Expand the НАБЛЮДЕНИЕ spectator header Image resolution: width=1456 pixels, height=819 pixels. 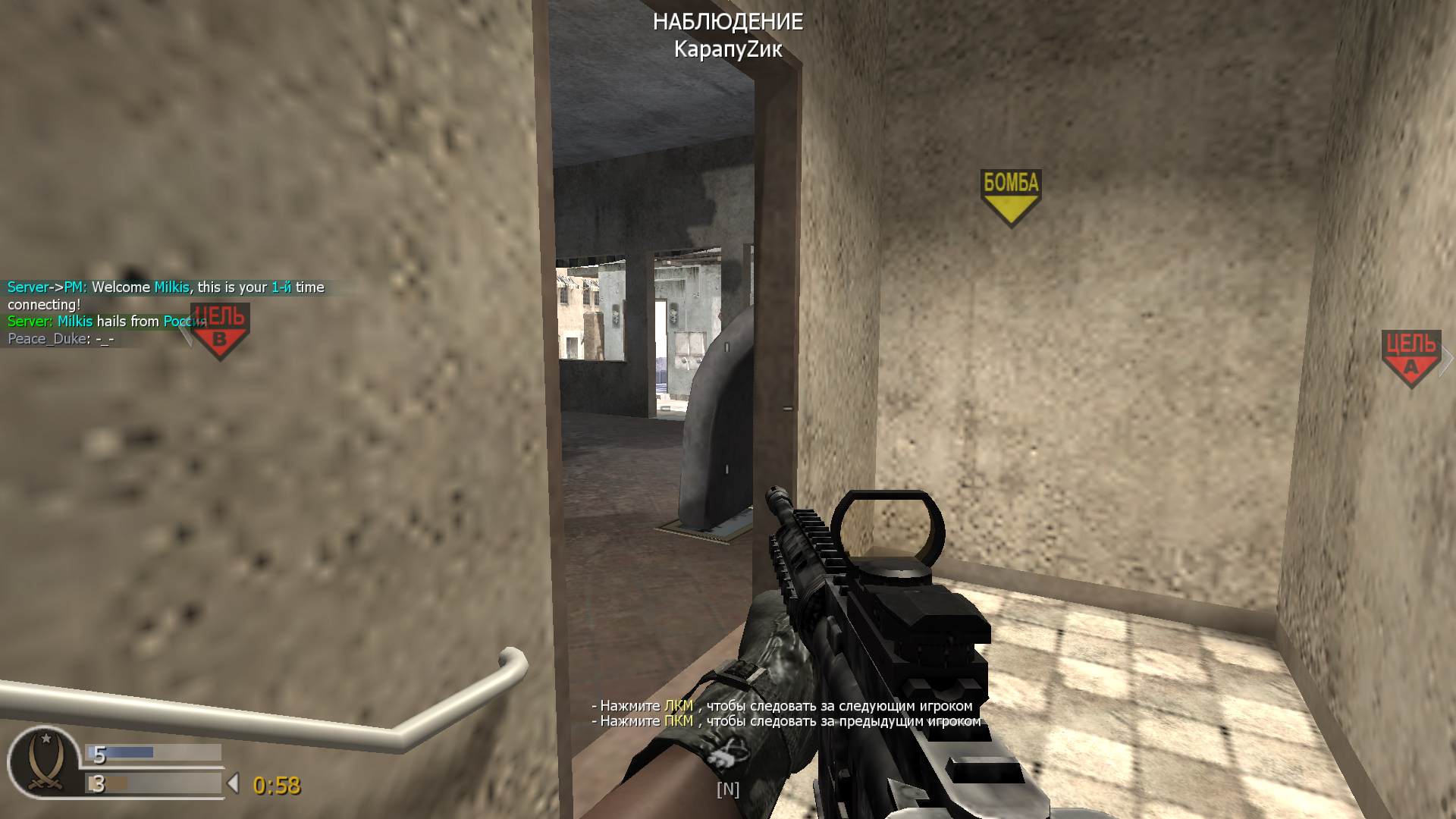tap(728, 23)
